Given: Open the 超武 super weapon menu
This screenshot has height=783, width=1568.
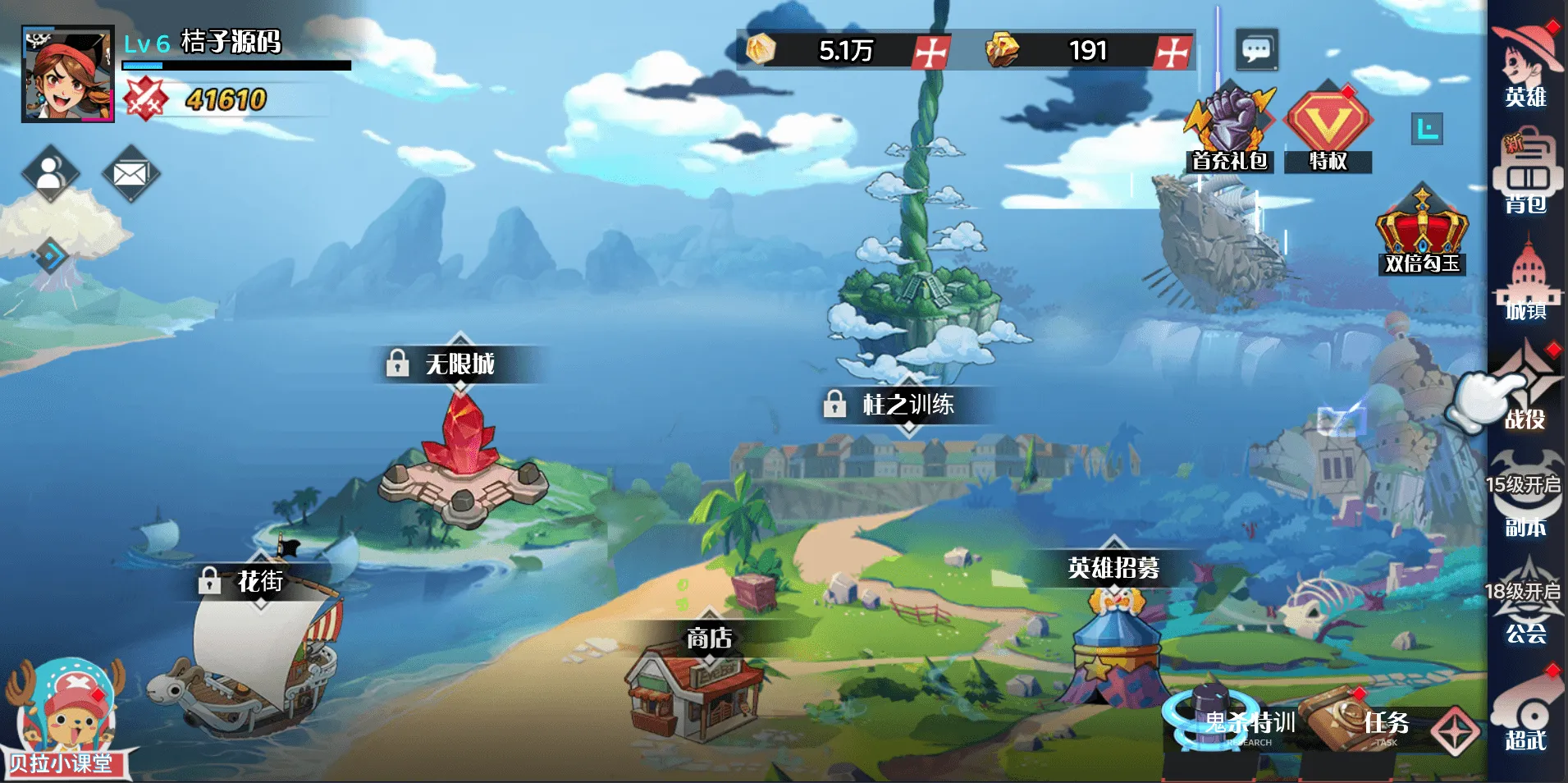Looking at the screenshot, I should click(1526, 711).
